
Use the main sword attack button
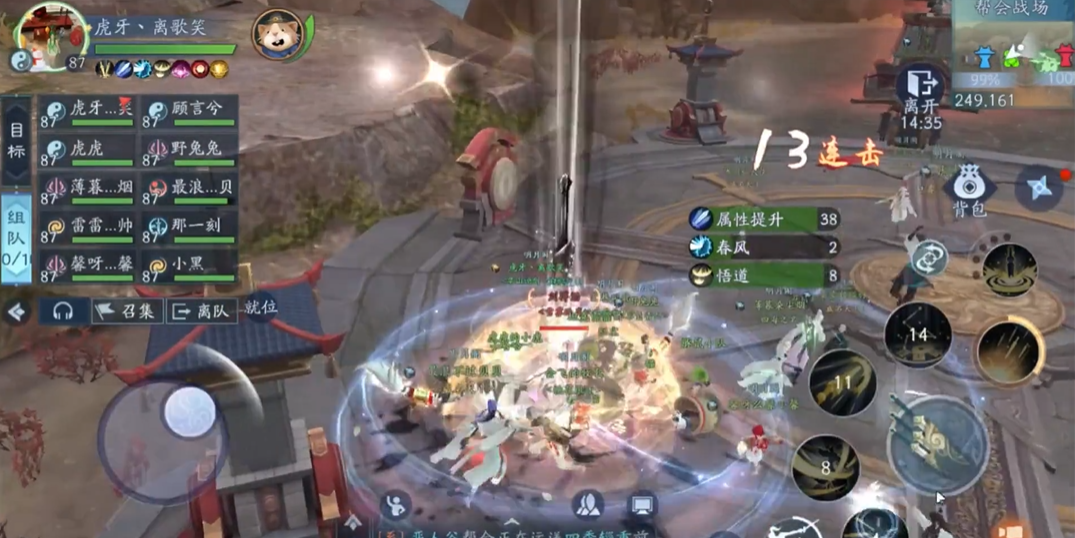coord(937,445)
